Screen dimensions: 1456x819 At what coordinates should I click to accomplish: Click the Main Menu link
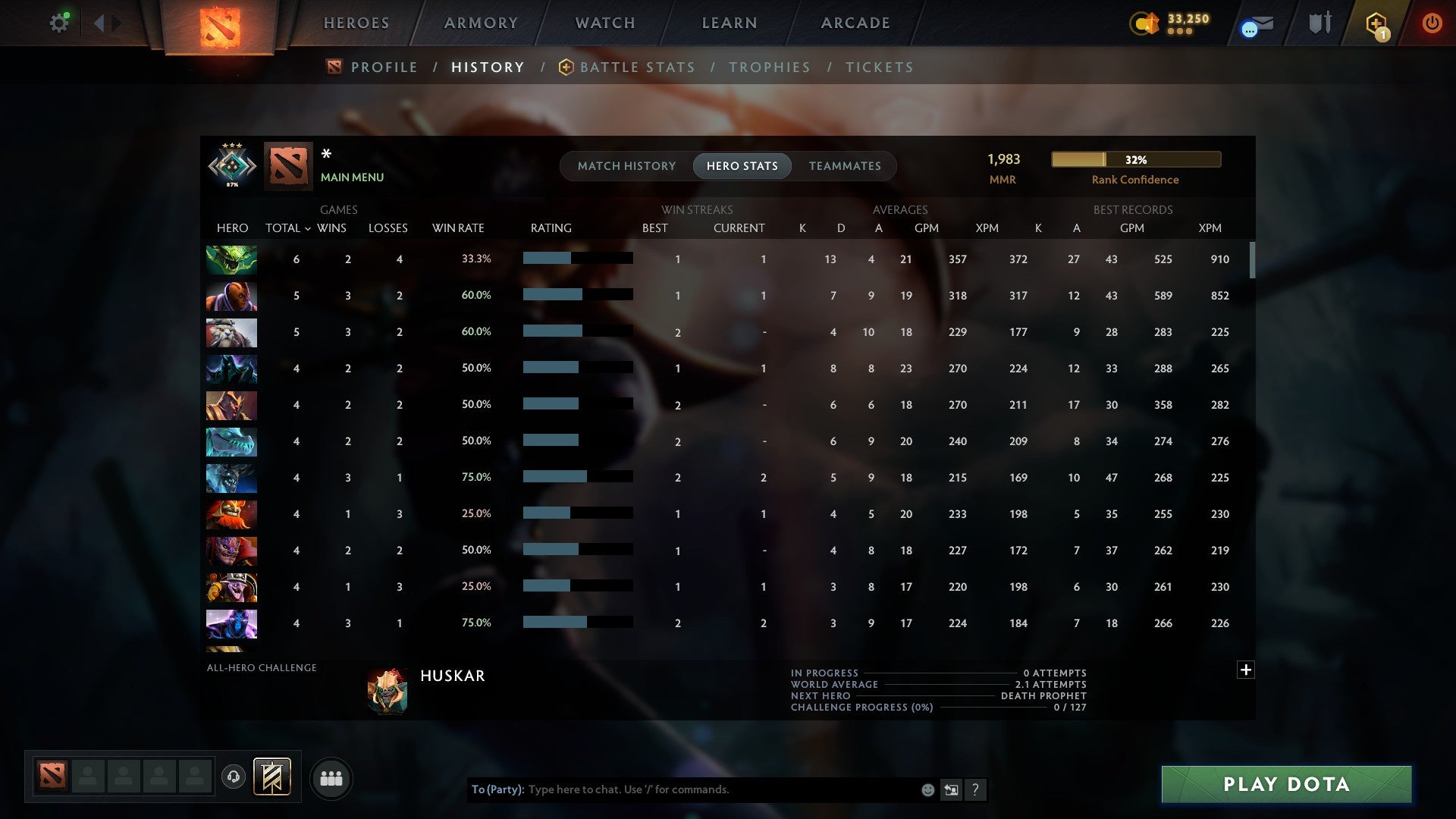(352, 177)
